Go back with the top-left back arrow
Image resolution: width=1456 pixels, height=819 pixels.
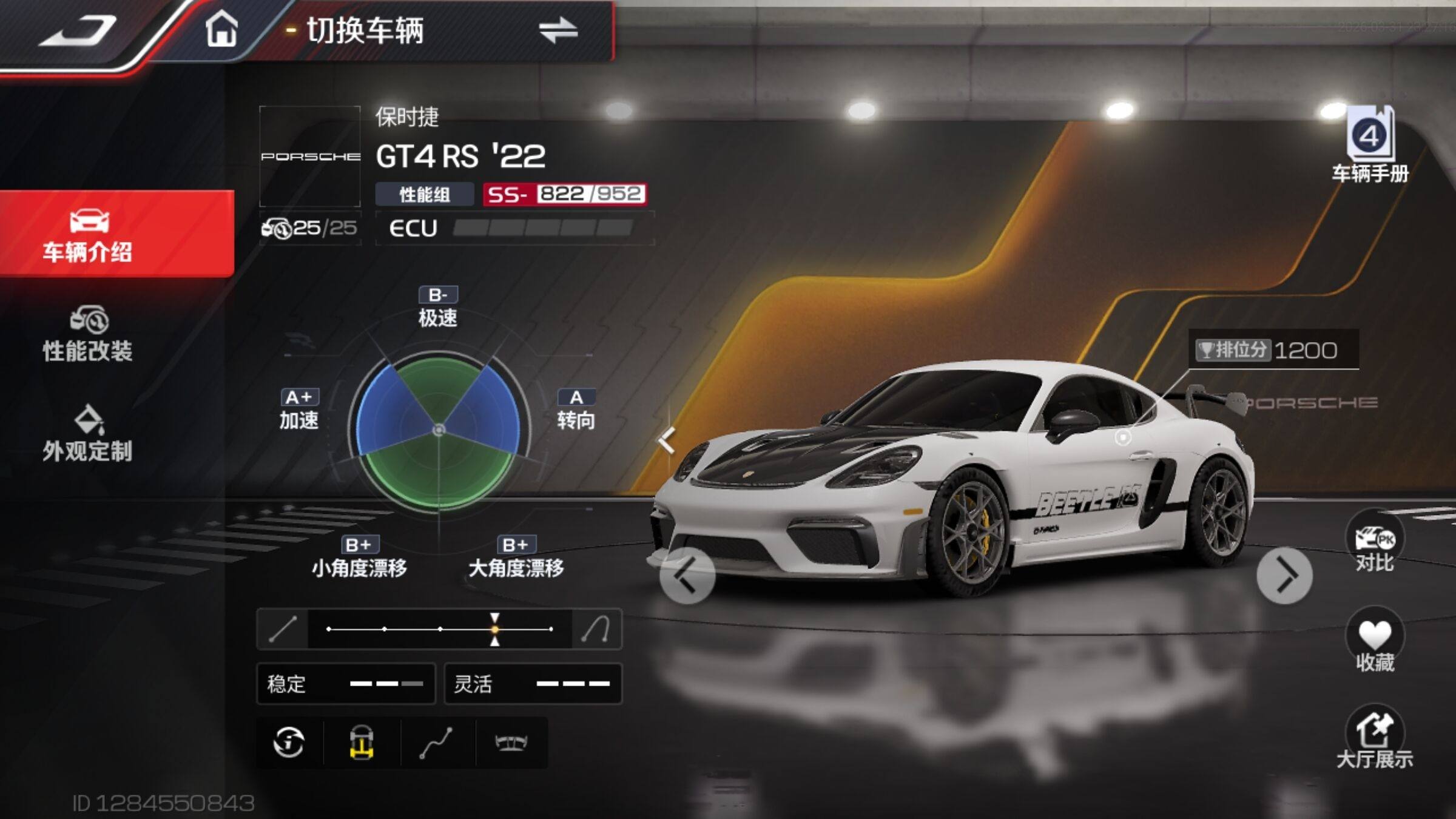tap(78, 32)
